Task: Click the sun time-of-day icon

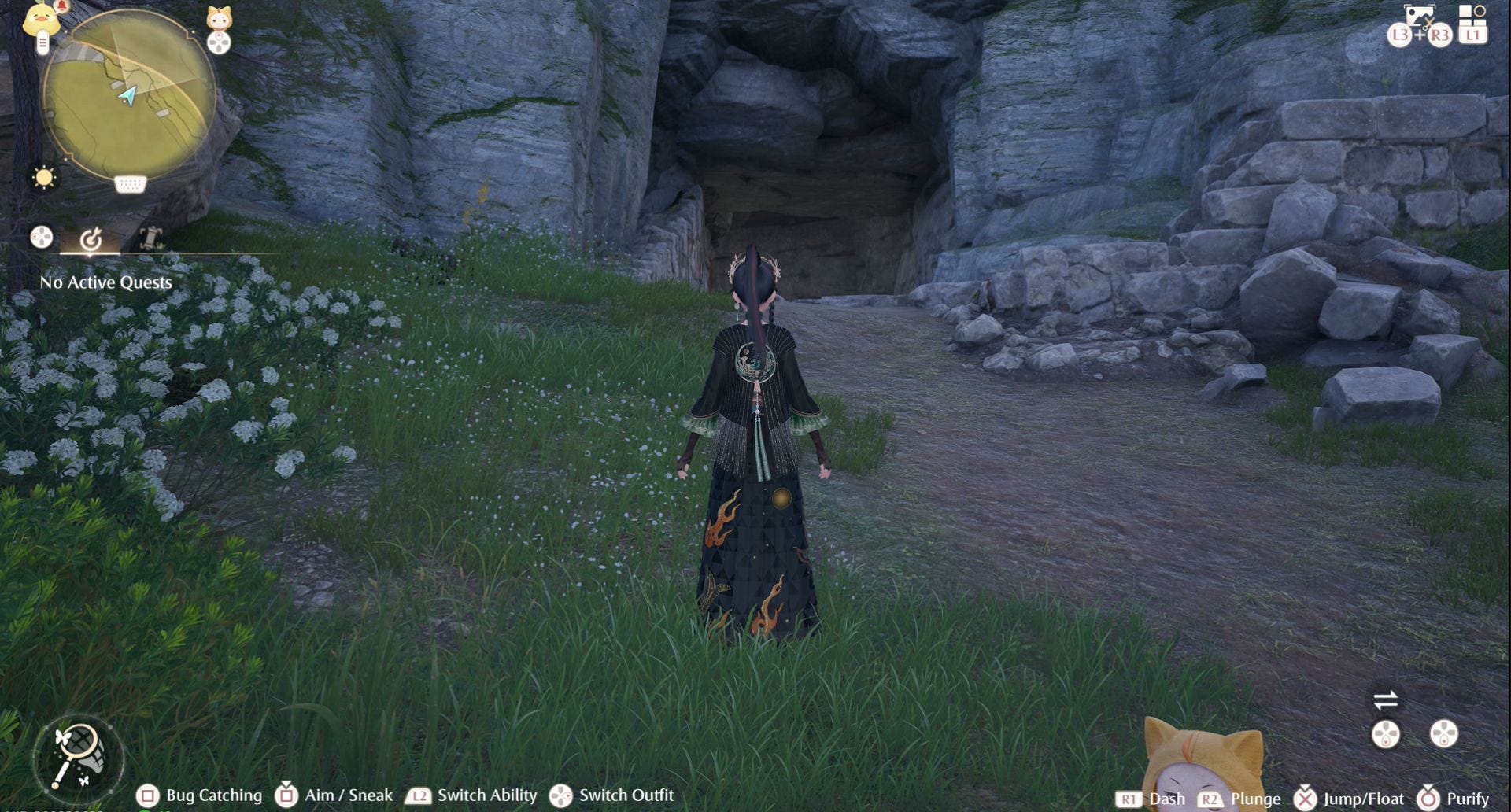Action: 44,177
